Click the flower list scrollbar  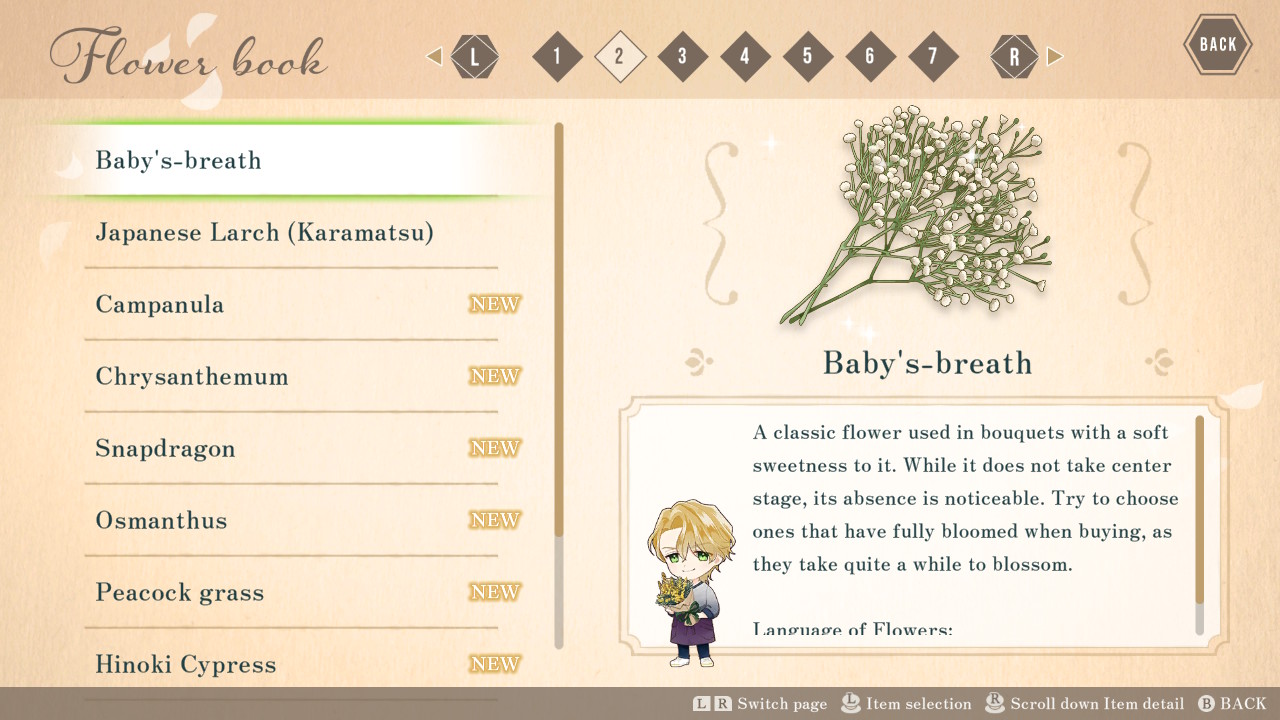[x=559, y=330]
